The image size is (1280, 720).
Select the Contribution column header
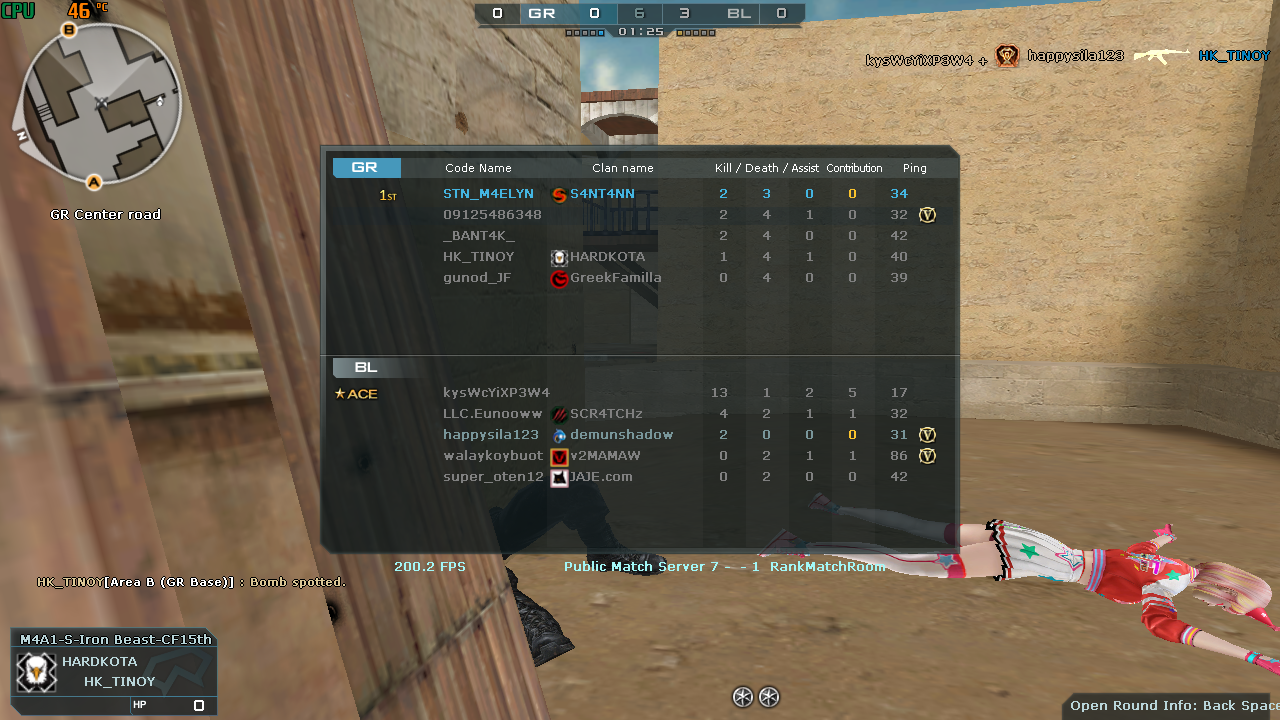coord(855,167)
